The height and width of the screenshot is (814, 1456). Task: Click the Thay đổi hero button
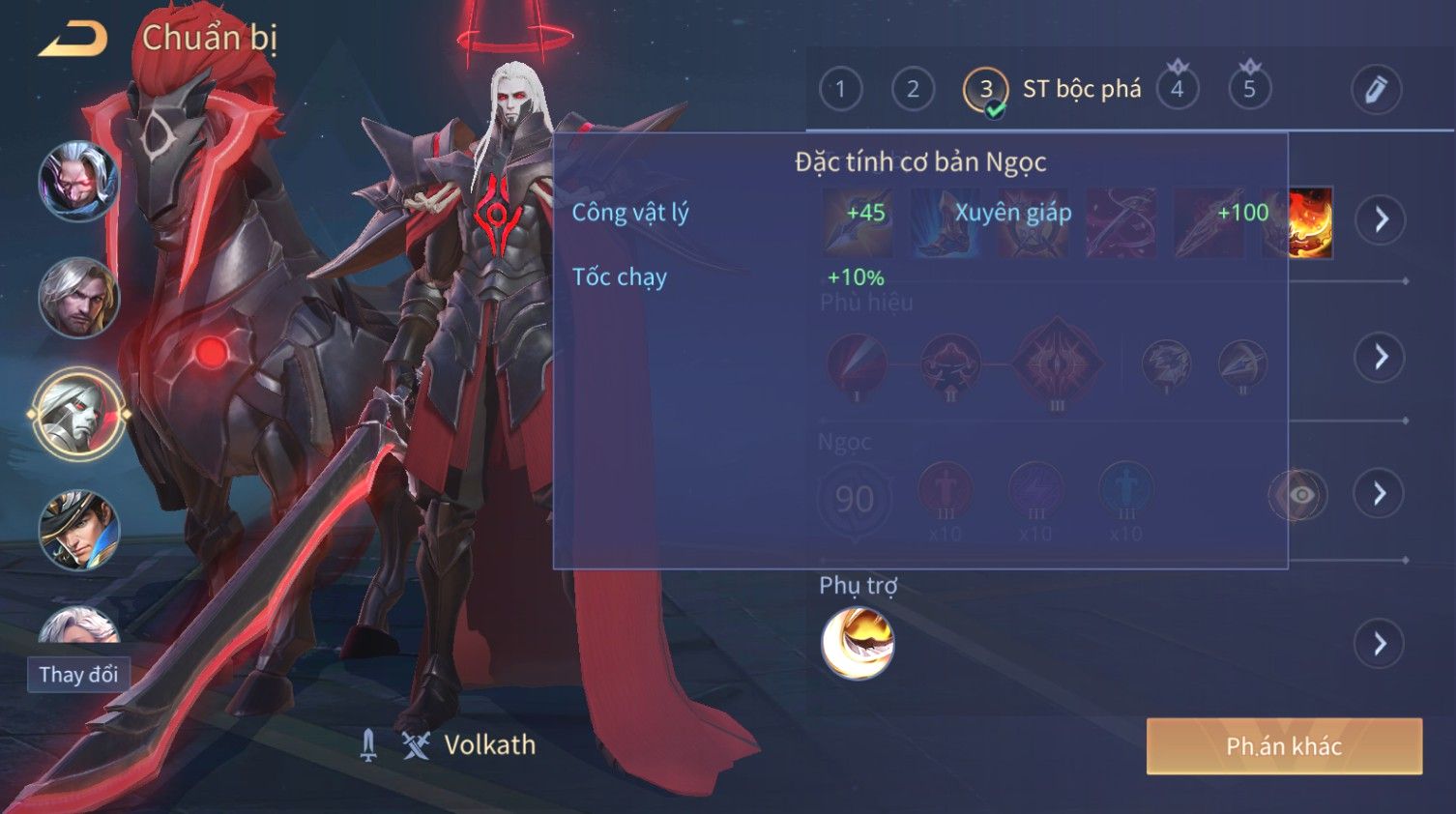coord(78,674)
